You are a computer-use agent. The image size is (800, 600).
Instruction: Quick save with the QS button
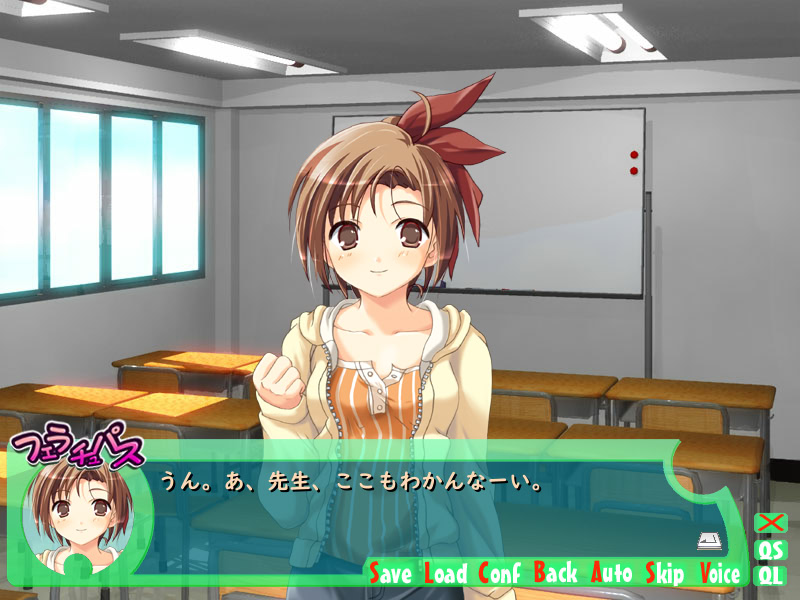pyautogui.click(x=771, y=549)
